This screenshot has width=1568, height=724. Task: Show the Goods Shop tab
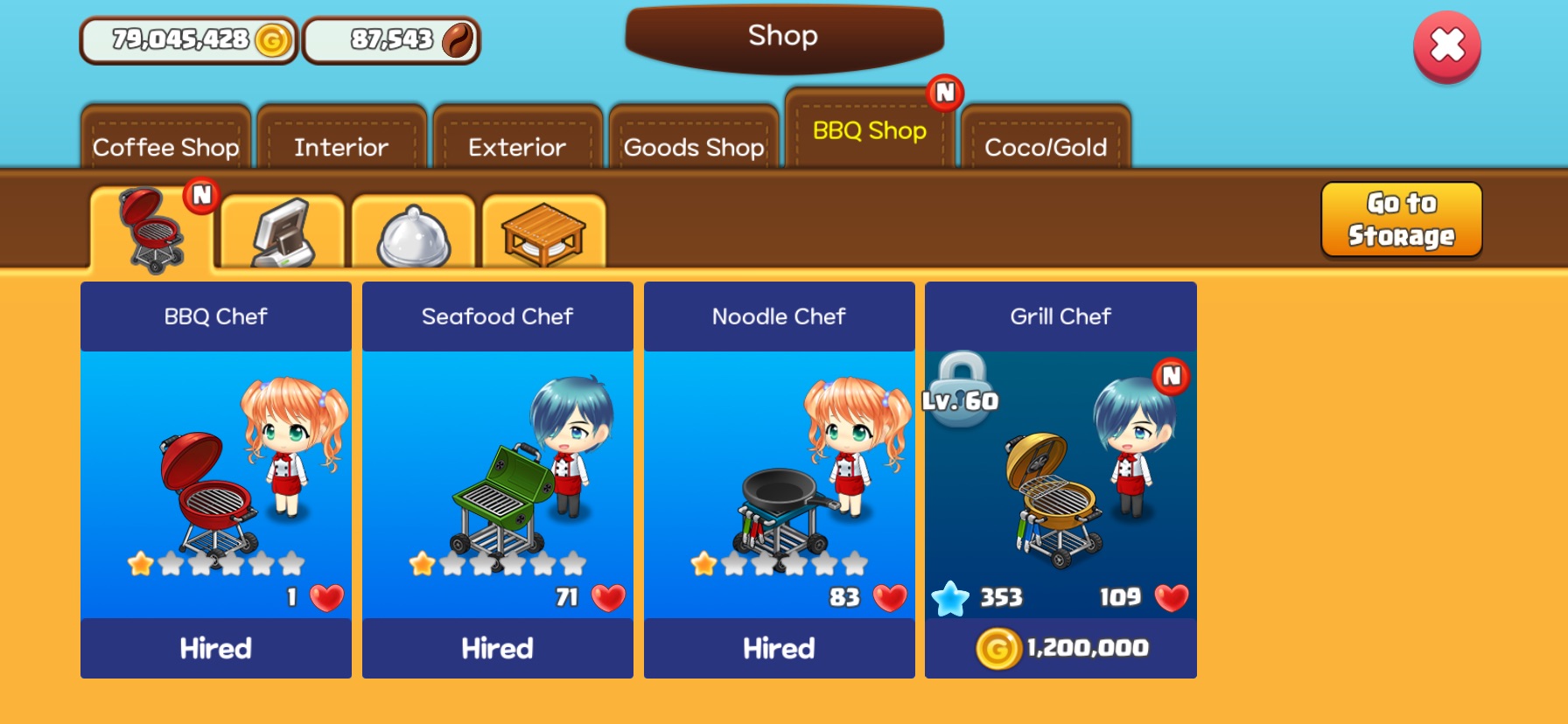(694, 140)
